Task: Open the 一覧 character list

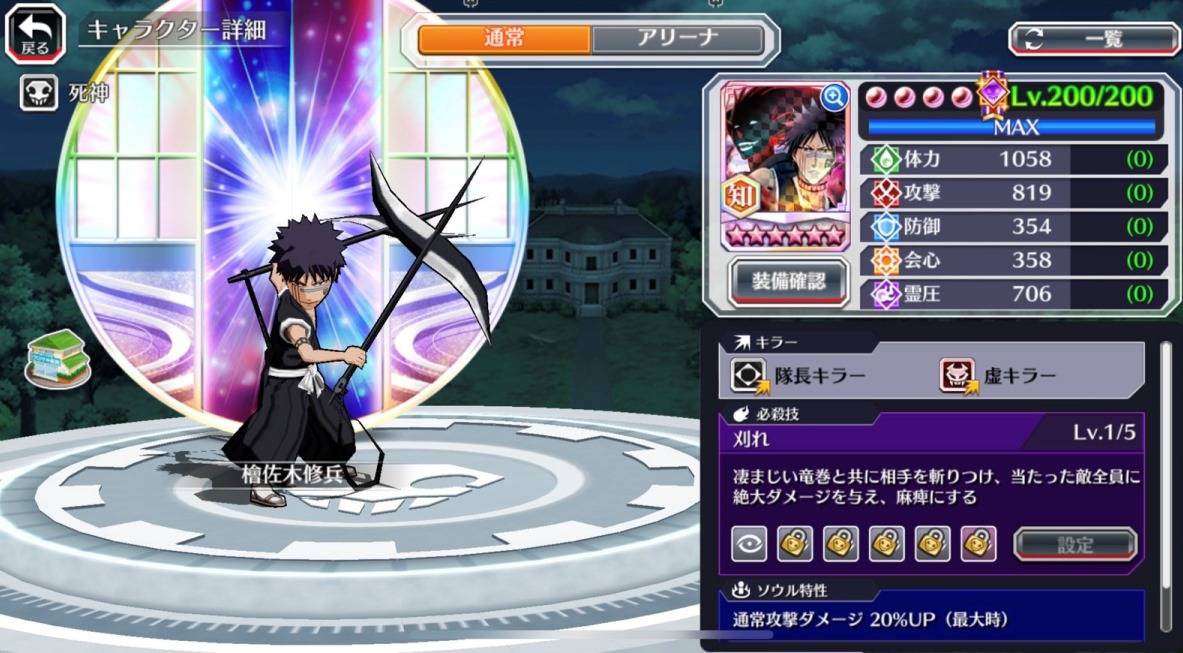Action: coord(1094,39)
